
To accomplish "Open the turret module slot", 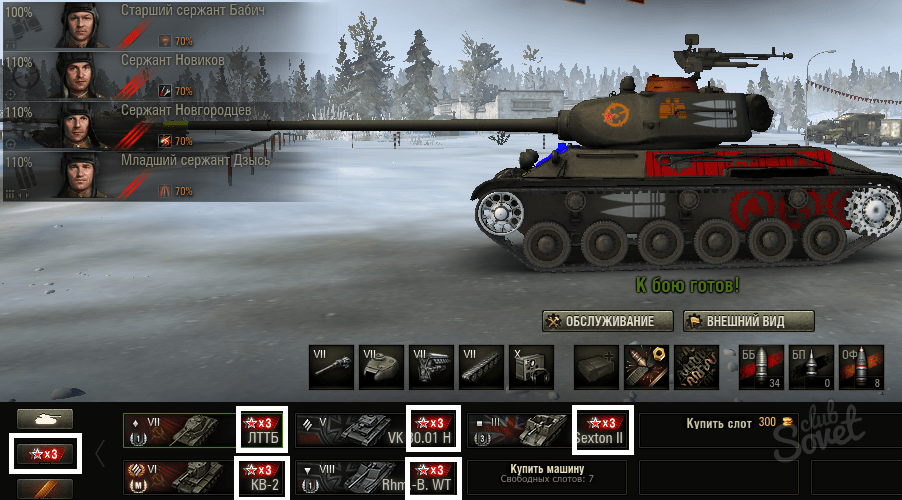I will coord(381,367).
